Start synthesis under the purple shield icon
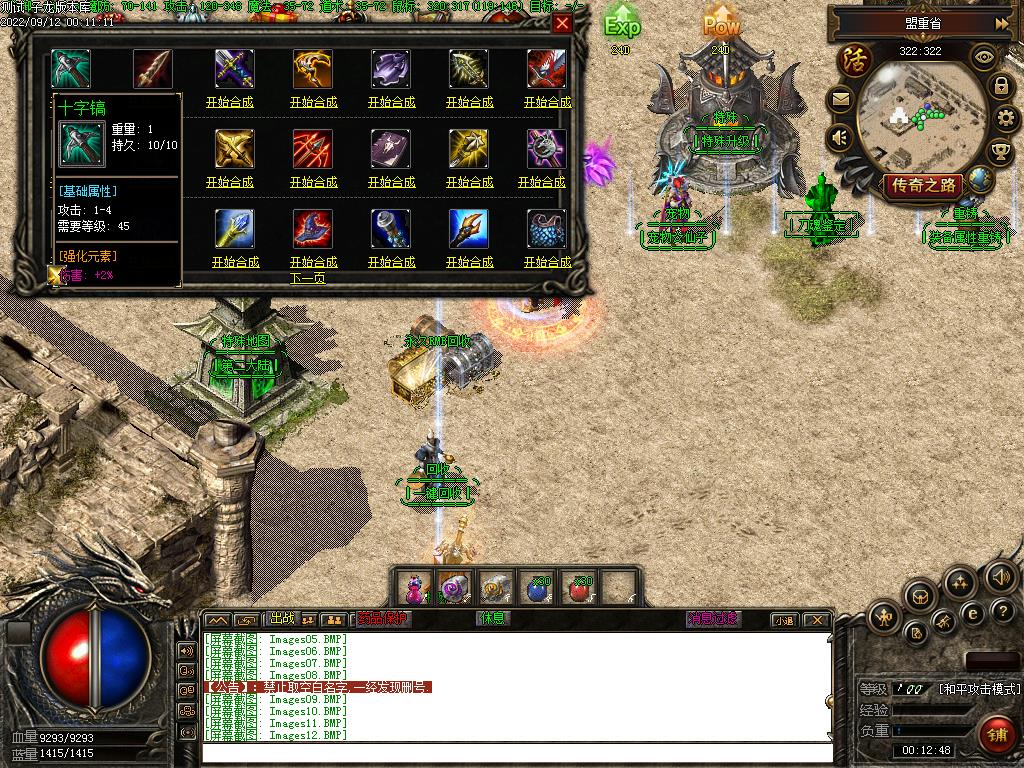Screen dimensions: 1024x768 point(392,102)
